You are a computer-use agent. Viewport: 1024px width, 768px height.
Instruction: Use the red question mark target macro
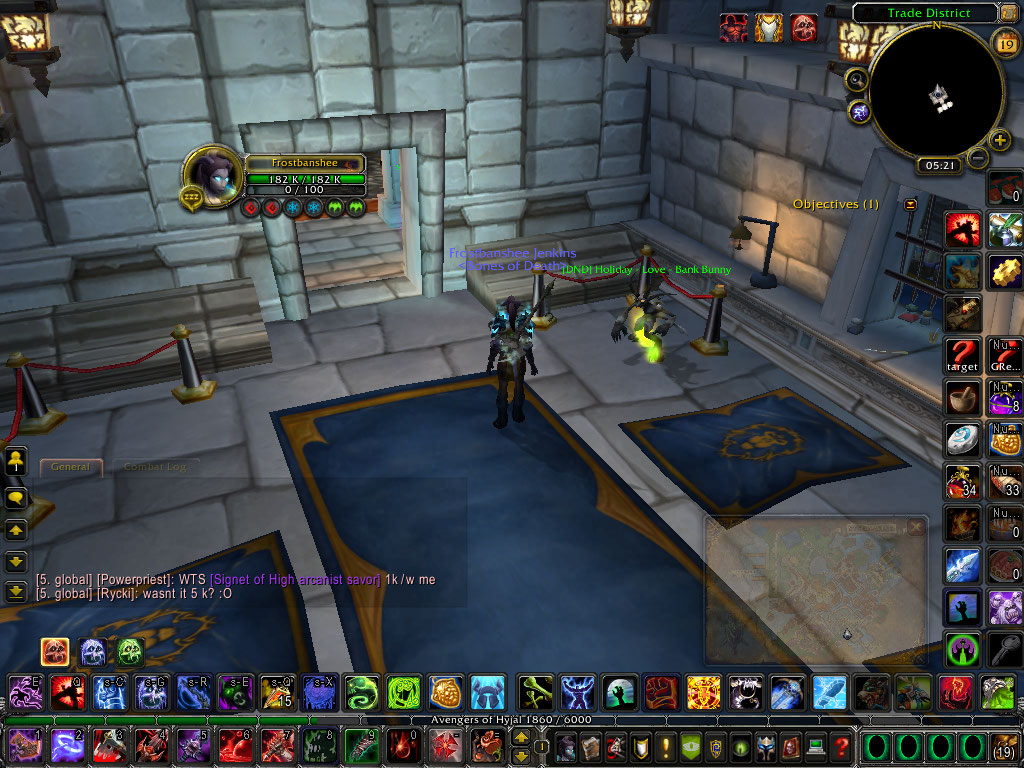tap(964, 353)
